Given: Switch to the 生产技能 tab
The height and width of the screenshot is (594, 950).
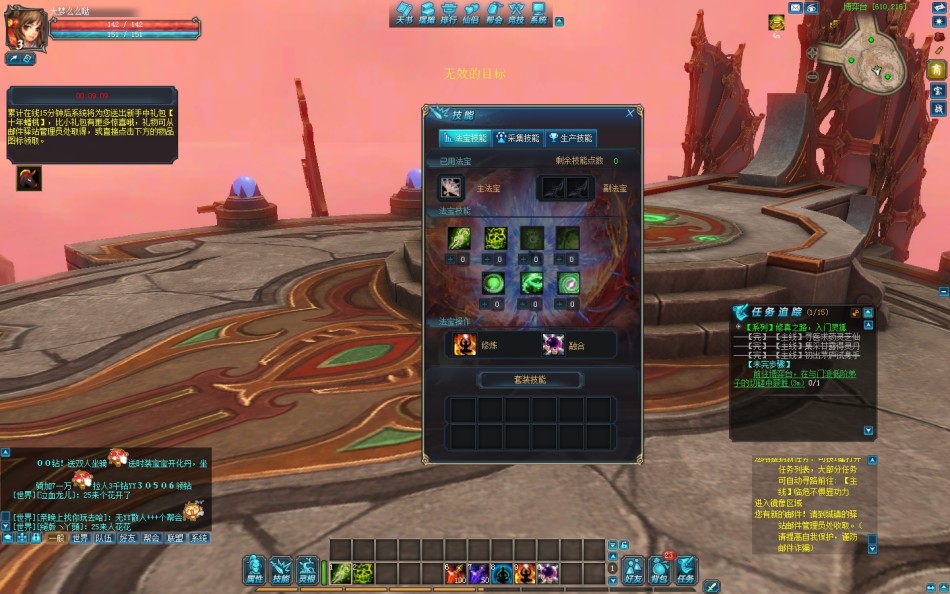Looking at the screenshot, I should tap(570, 138).
